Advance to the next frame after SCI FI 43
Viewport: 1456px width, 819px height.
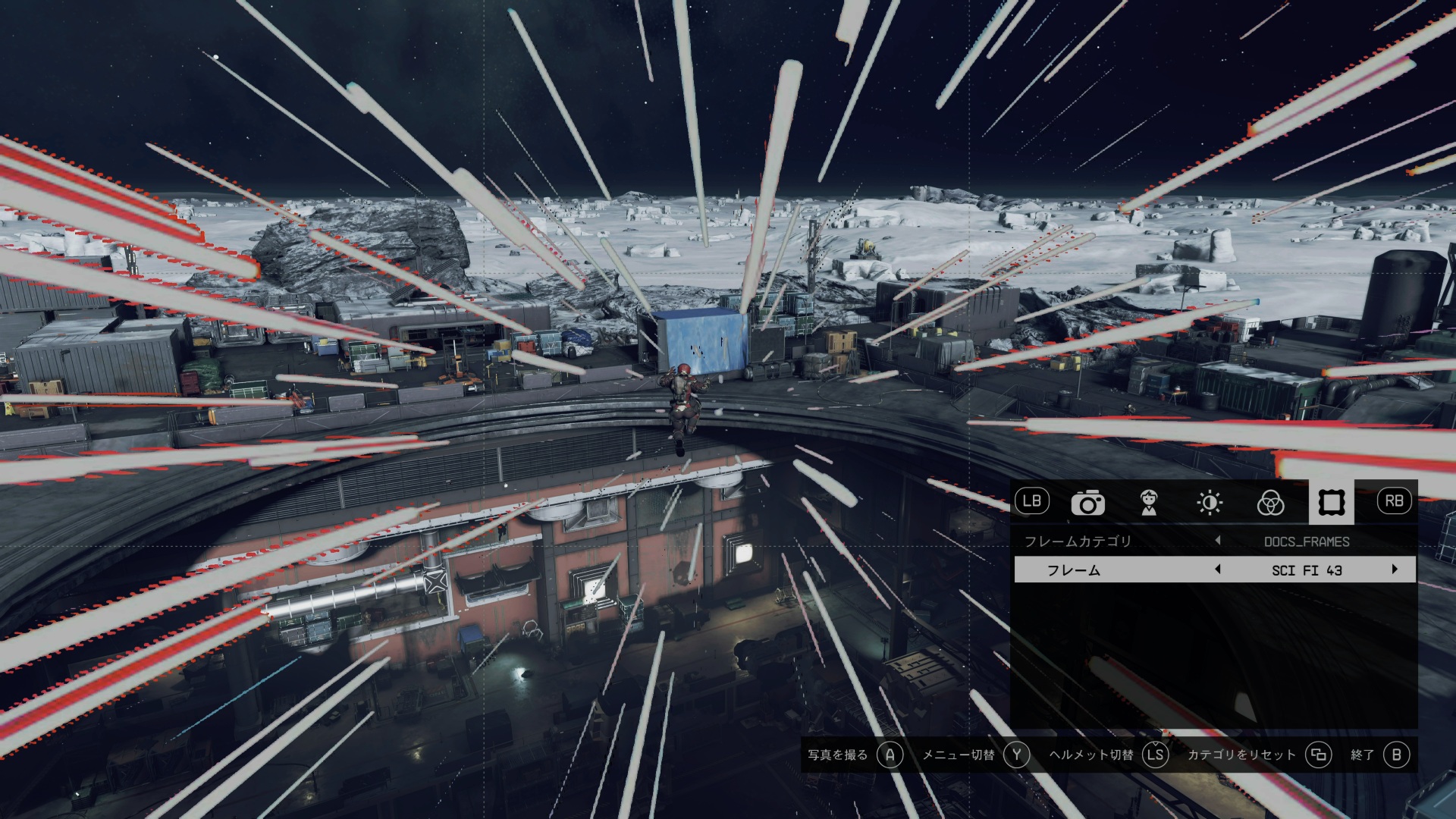1394,570
